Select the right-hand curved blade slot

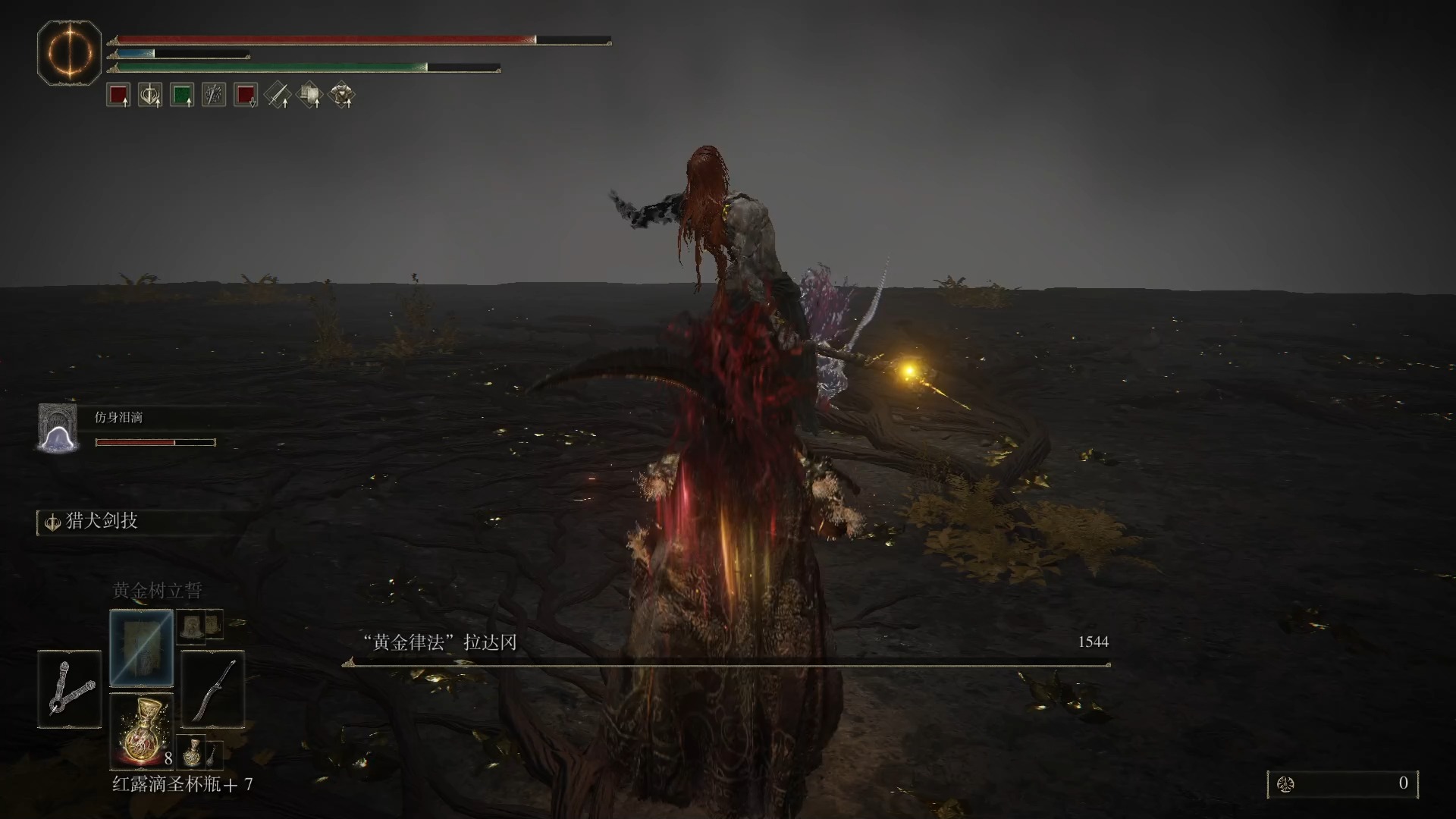tap(213, 689)
